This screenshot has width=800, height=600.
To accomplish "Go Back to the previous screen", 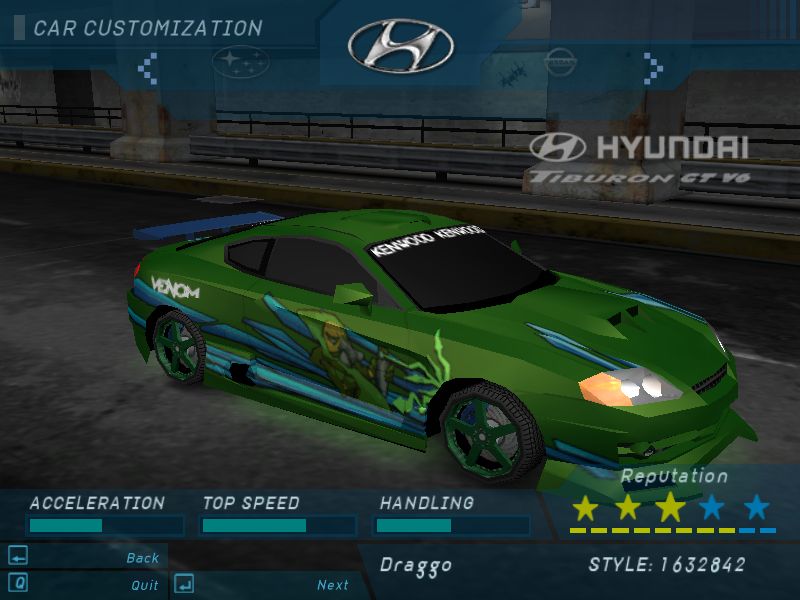I will click(142, 558).
